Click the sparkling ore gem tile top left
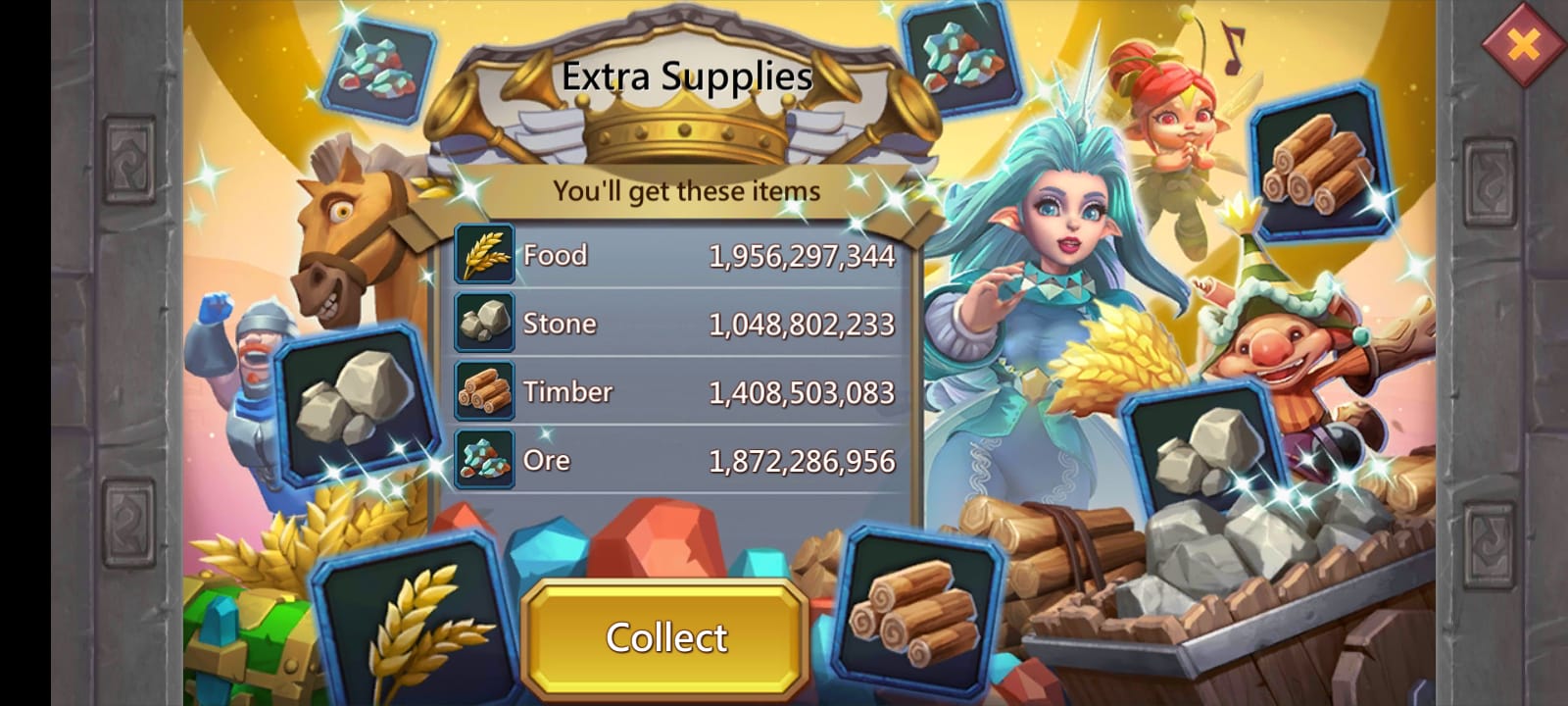This screenshot has height=706, width=1568. click(382, 69)
